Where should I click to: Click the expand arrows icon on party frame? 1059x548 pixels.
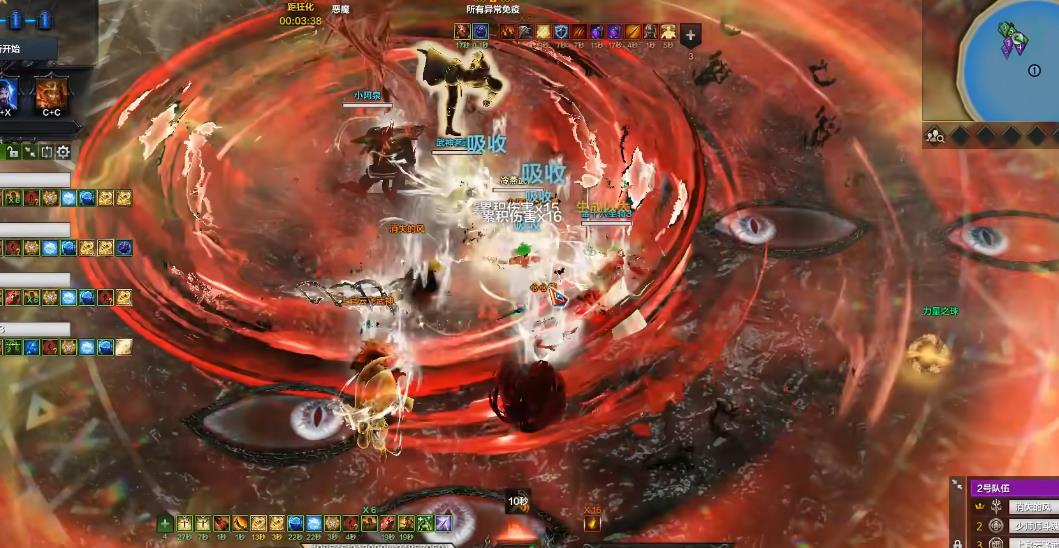pos(29,152)
